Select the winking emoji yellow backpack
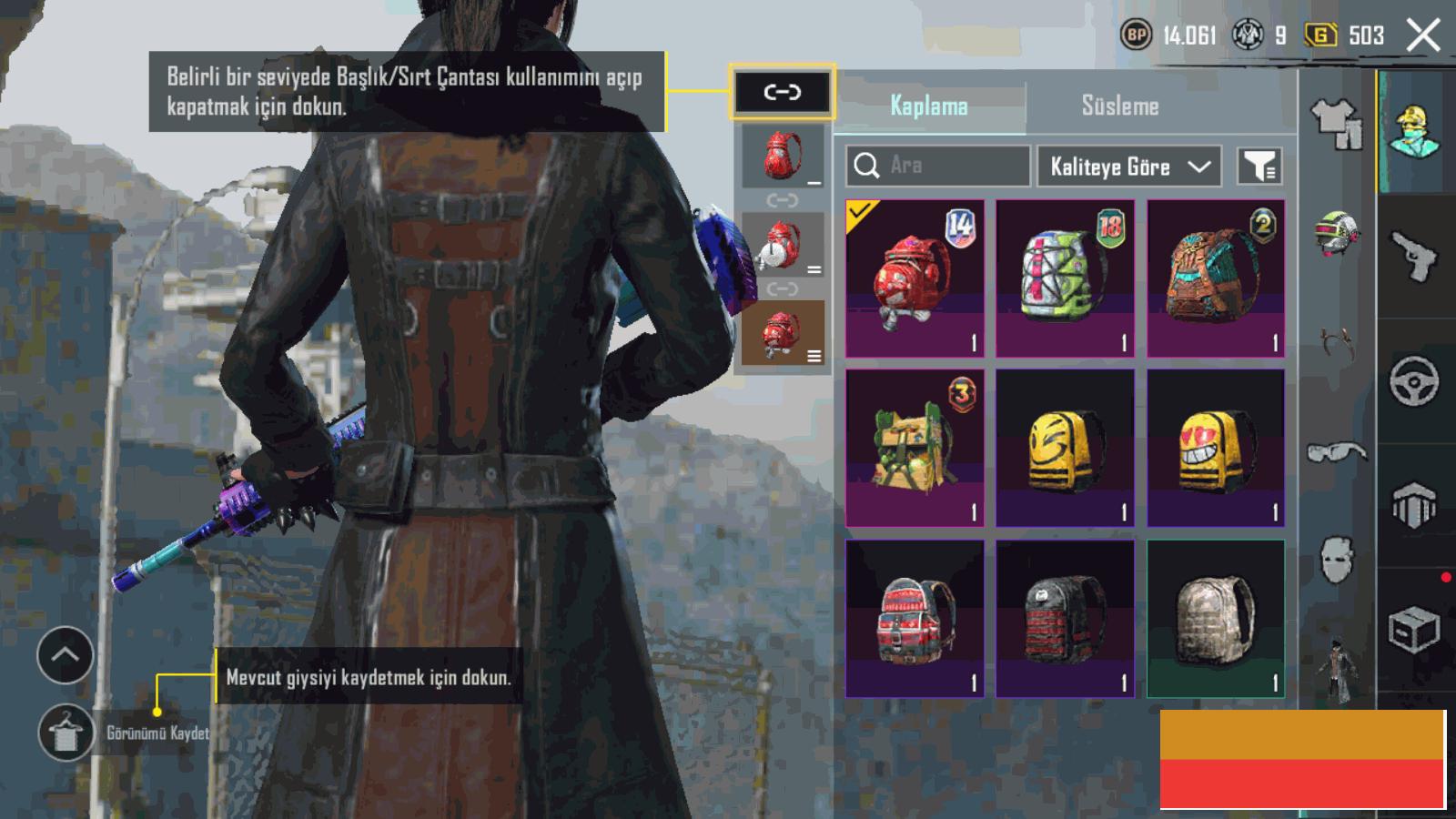The image size is (1456, 819). pos(1065,448)
